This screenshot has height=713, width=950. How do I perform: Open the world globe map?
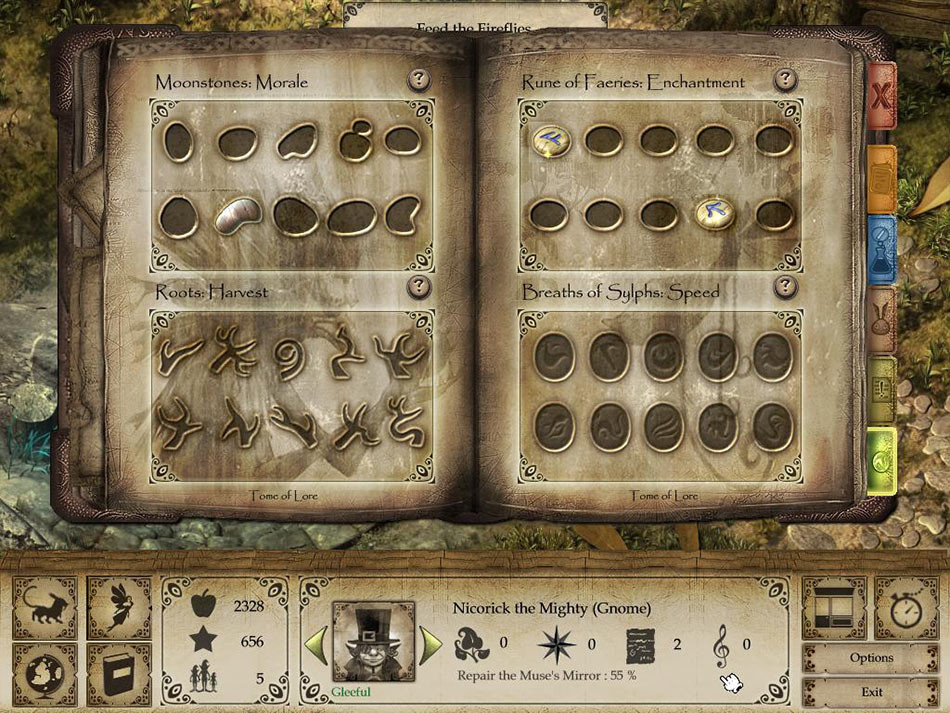click(44, 676)
